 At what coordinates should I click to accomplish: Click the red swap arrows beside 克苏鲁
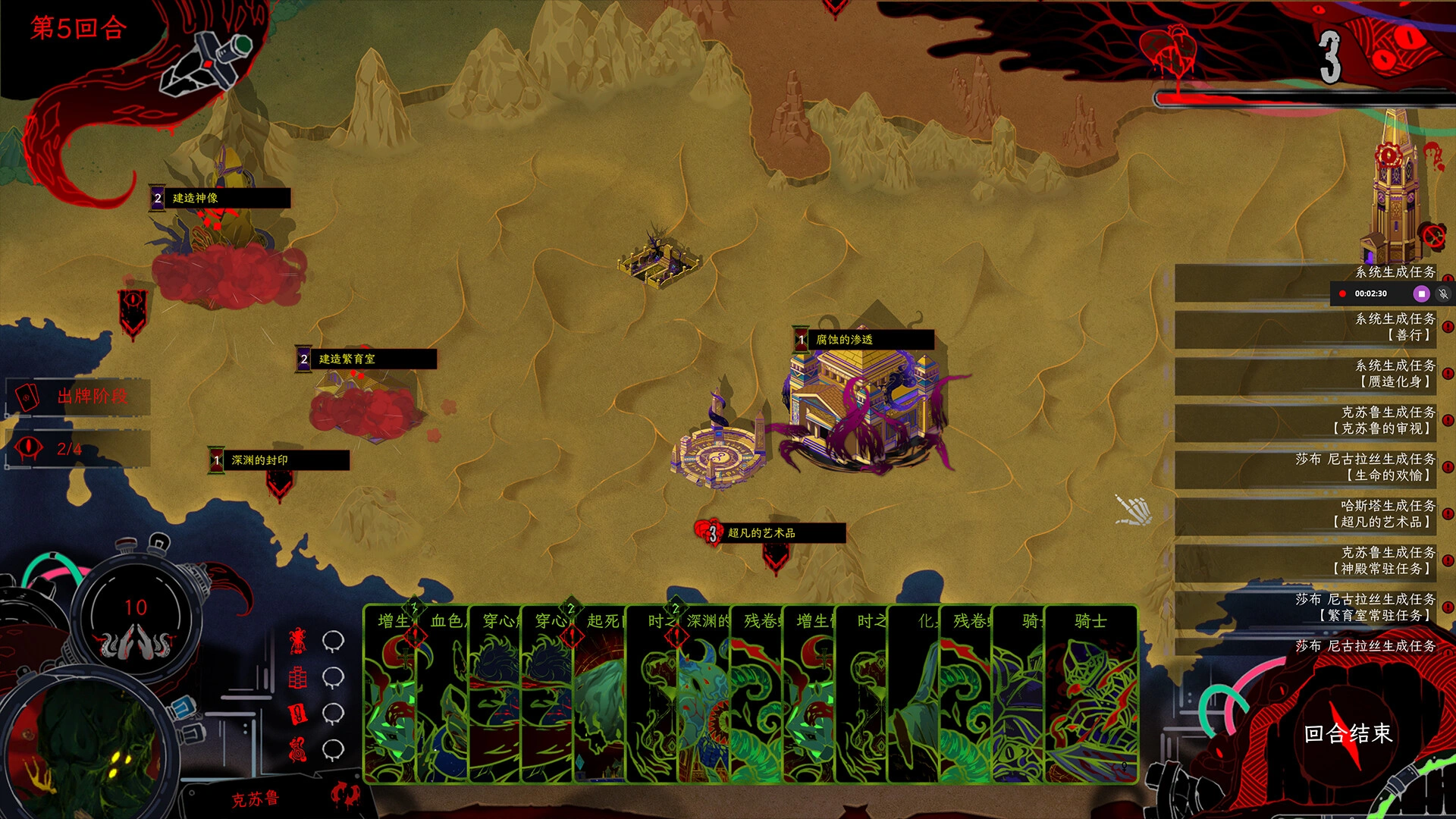(345, 795)
